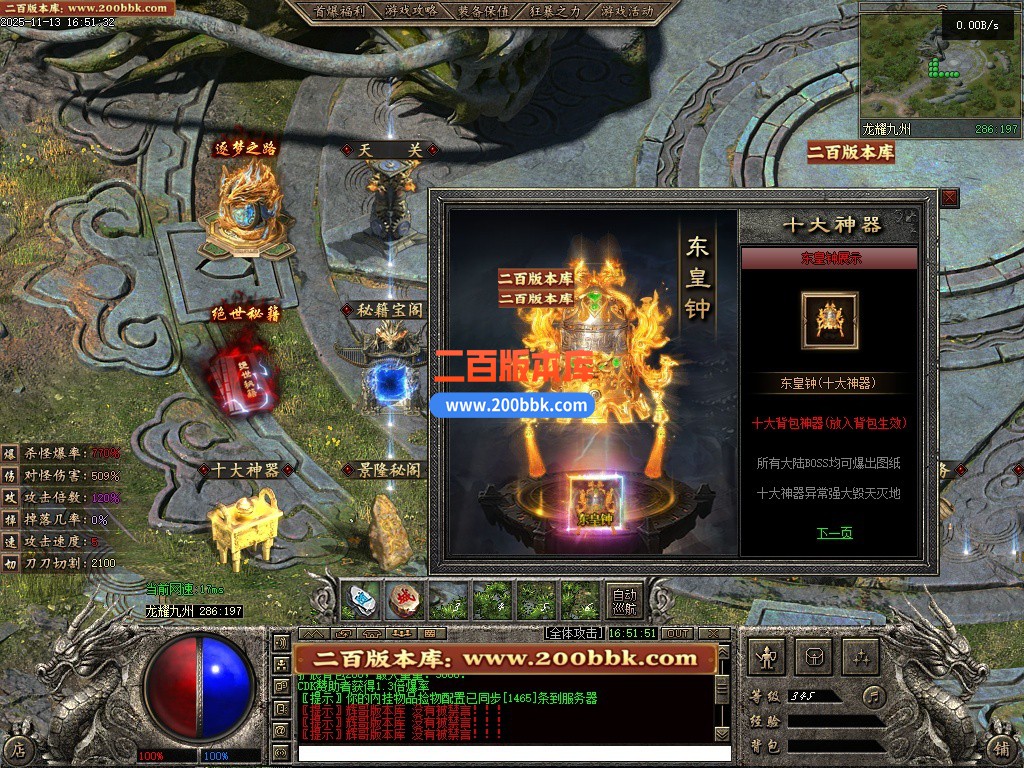Open the 店 shop button
Image resolution: width=1024 pixels, height=768 pixels.
[x=20, y=749]
